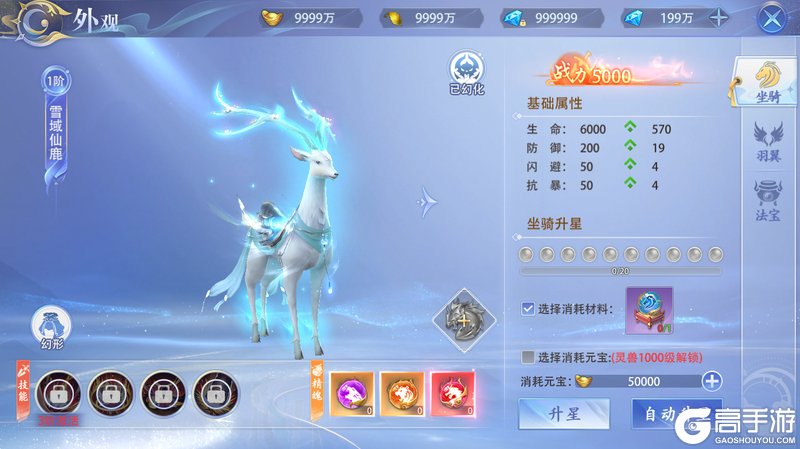Viewport: 800px width, 449px height.
Task: Increase the 消耗元宝 amount with the plus button
Action: coord(711,381)
